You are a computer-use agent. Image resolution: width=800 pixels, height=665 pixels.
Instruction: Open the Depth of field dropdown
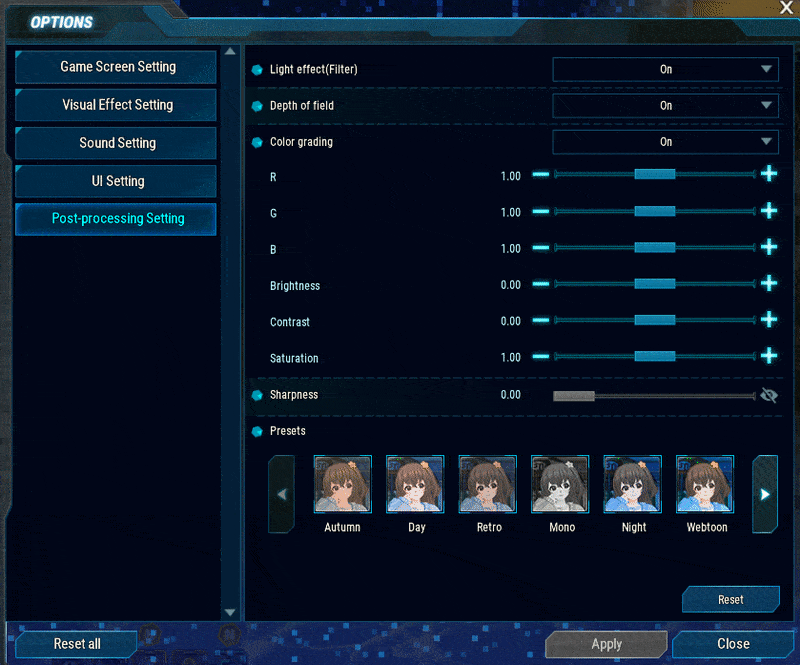pyautogui.click(x=665, y=105)
